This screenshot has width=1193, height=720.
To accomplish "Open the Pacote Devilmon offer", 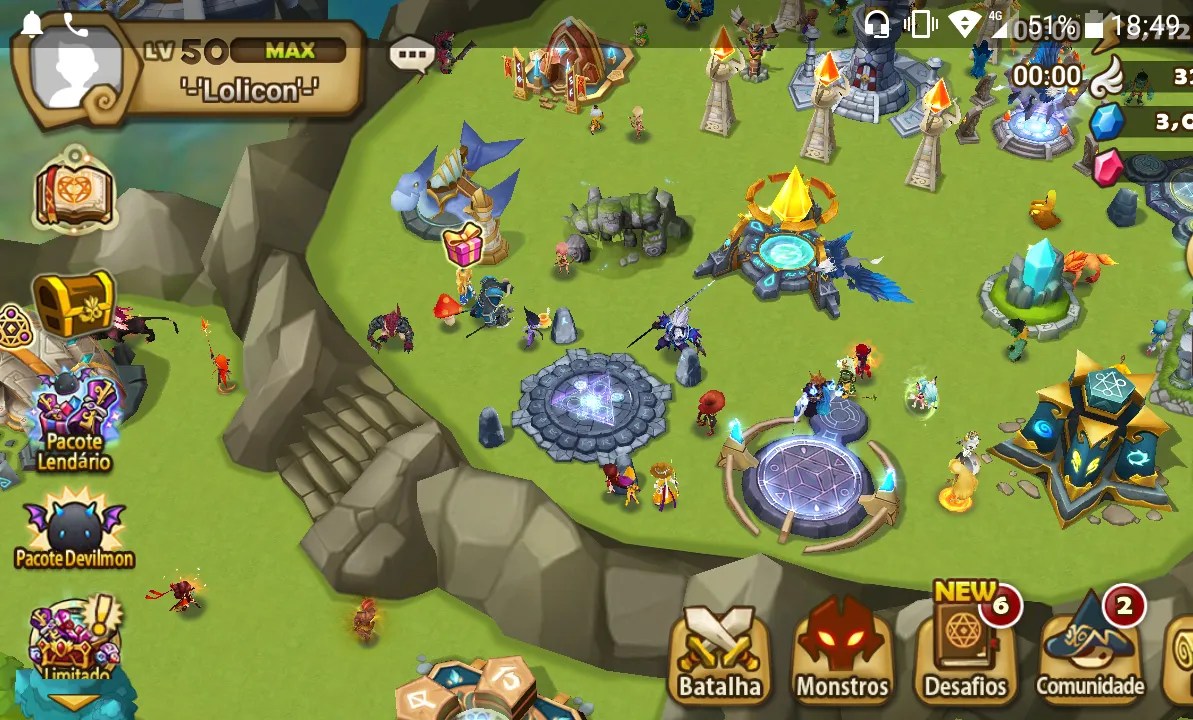I will [x=75, y=530].
